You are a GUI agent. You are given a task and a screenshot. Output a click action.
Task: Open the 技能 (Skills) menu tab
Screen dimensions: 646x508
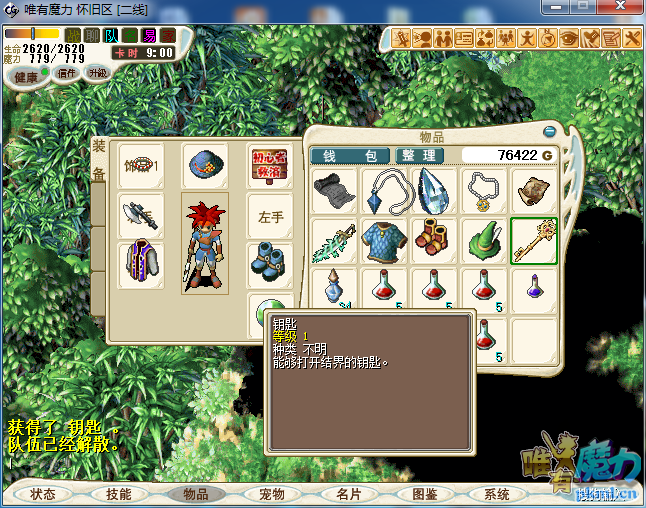point(119,494)
